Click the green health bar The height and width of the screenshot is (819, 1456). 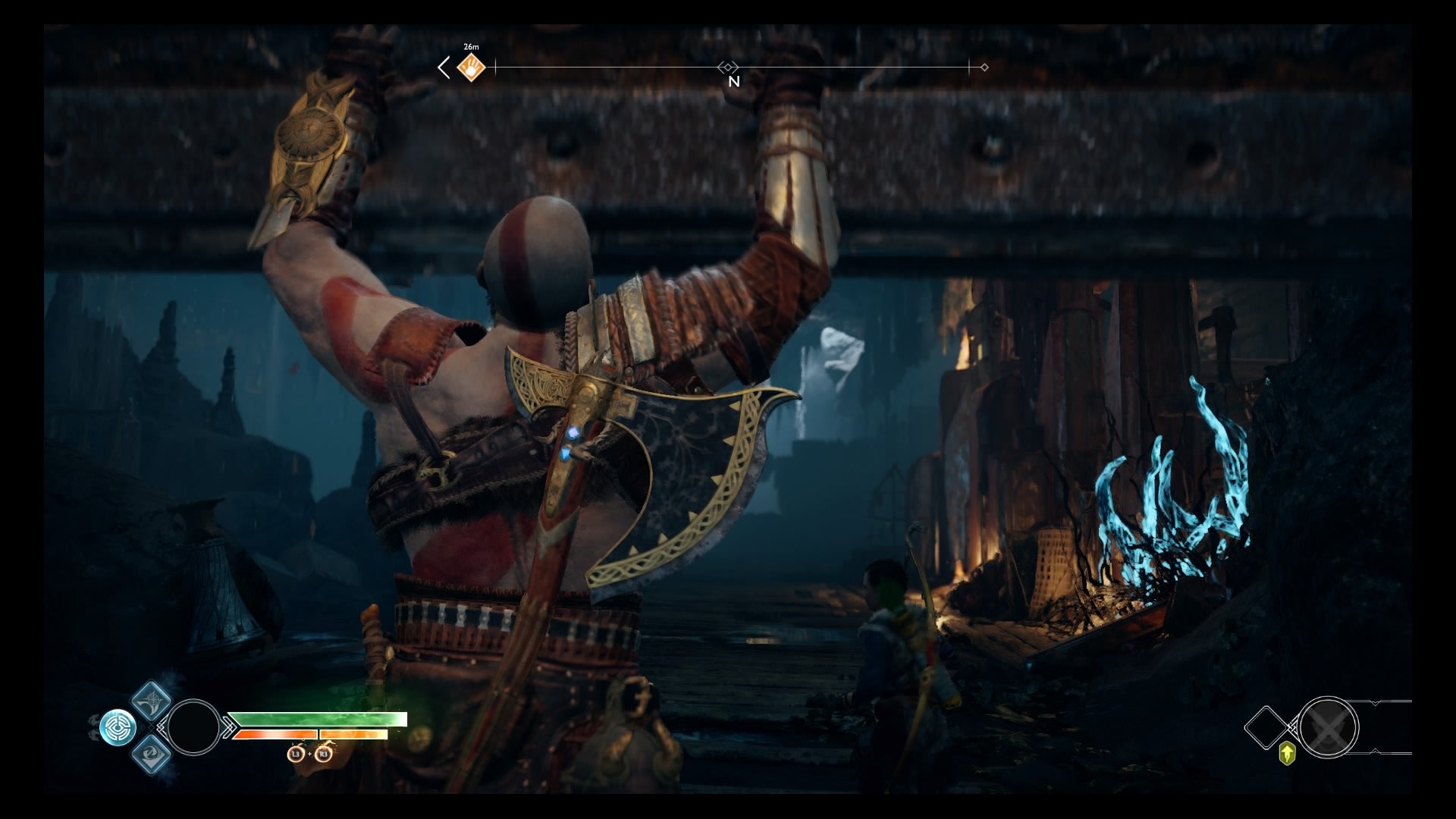click(318, 719)
